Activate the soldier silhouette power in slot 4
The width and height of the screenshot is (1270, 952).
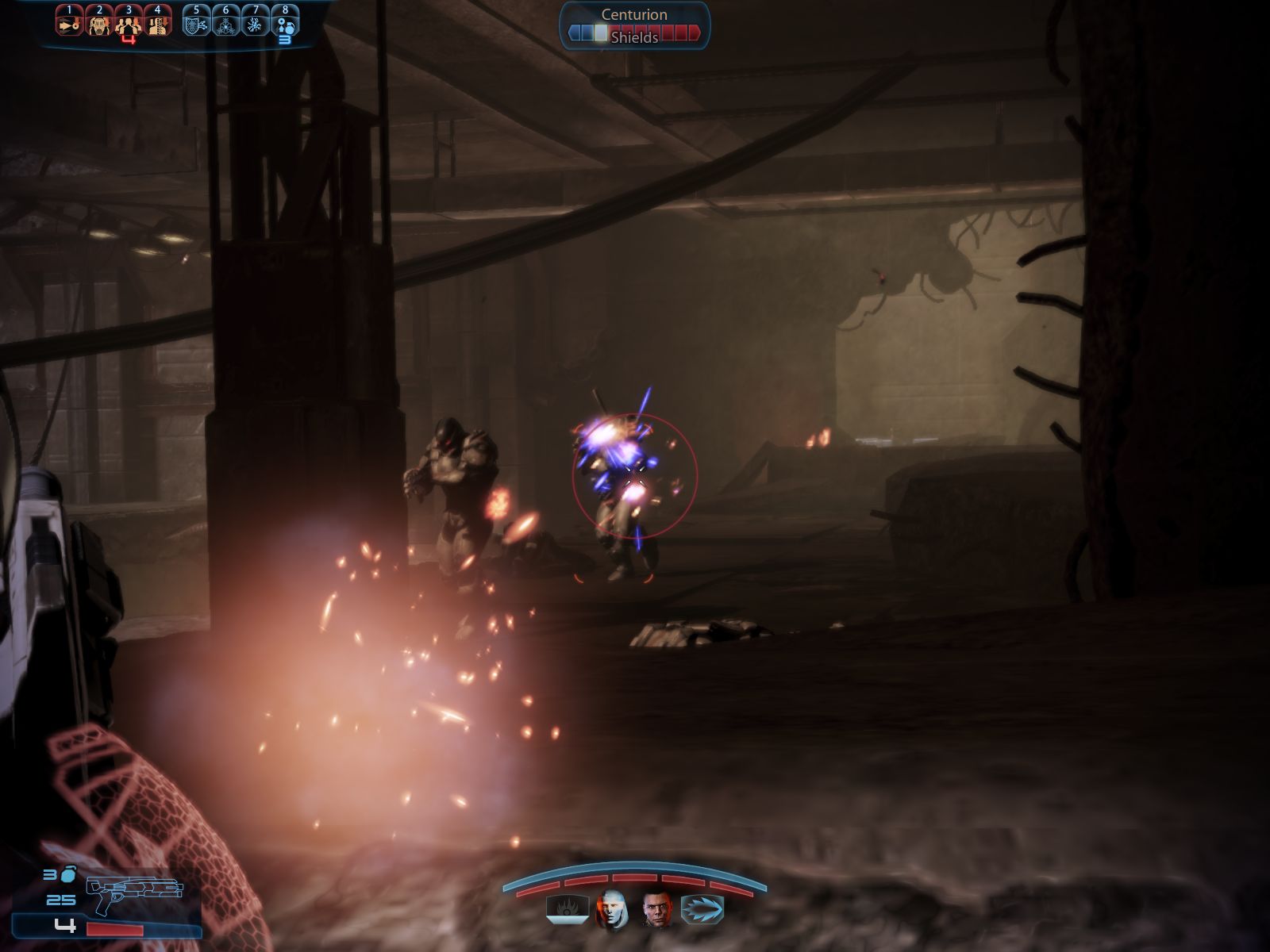pos(158,22)
